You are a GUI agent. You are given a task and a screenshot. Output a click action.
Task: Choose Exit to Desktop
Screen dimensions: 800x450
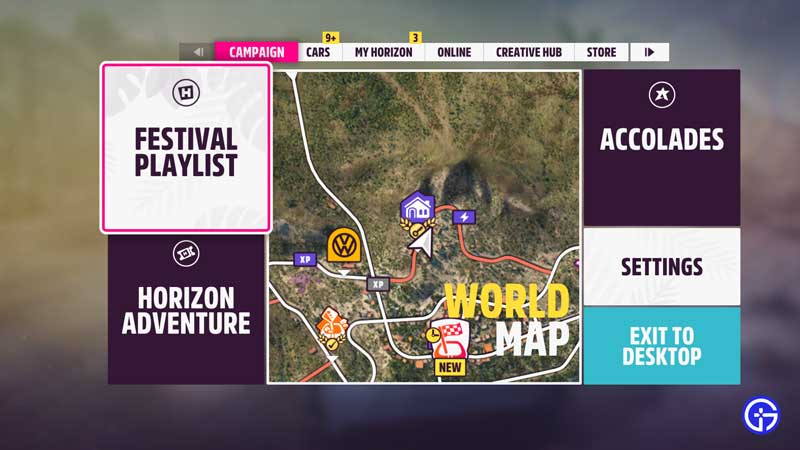[x=661, y=345]
